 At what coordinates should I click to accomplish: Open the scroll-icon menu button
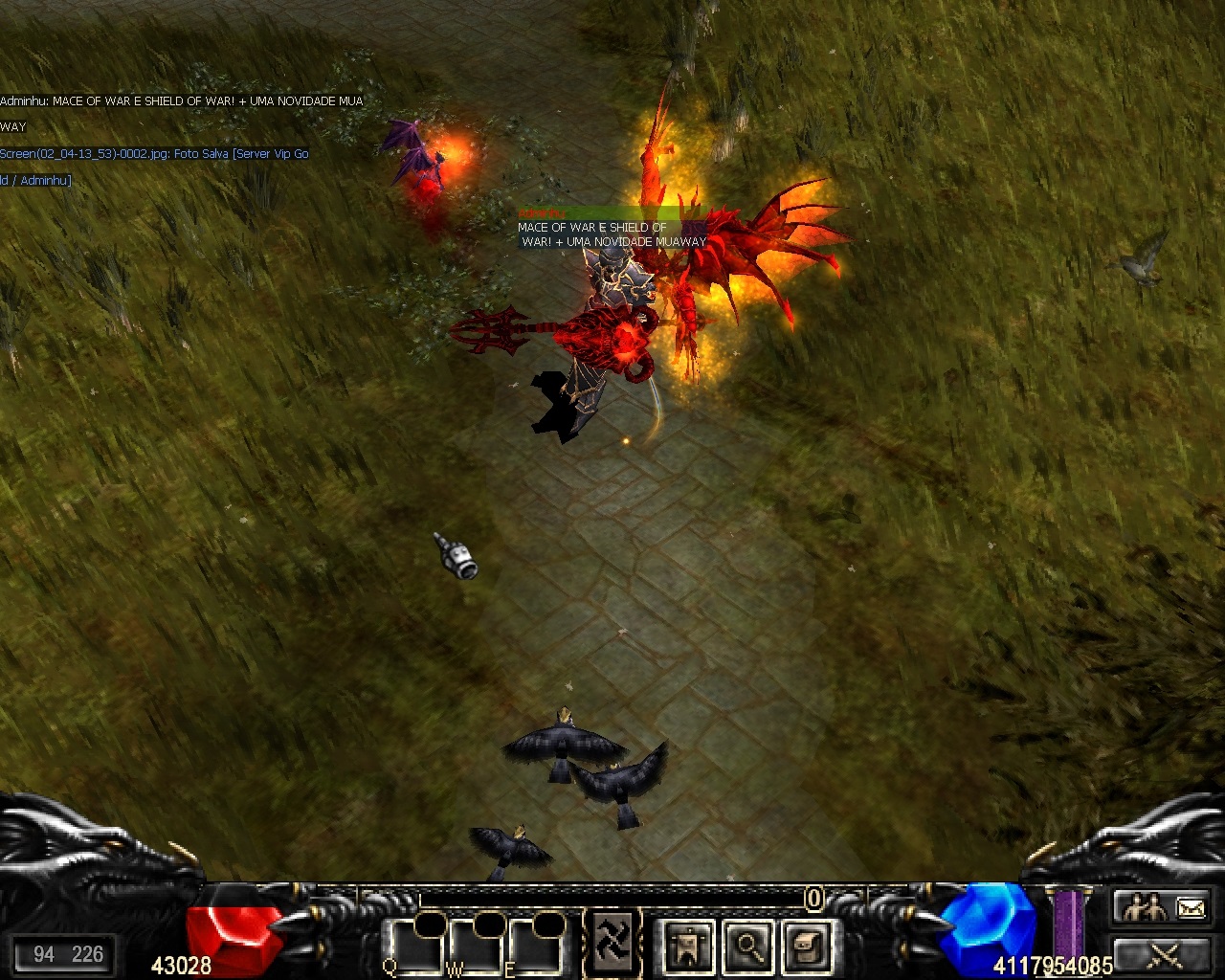click(806, 946)
